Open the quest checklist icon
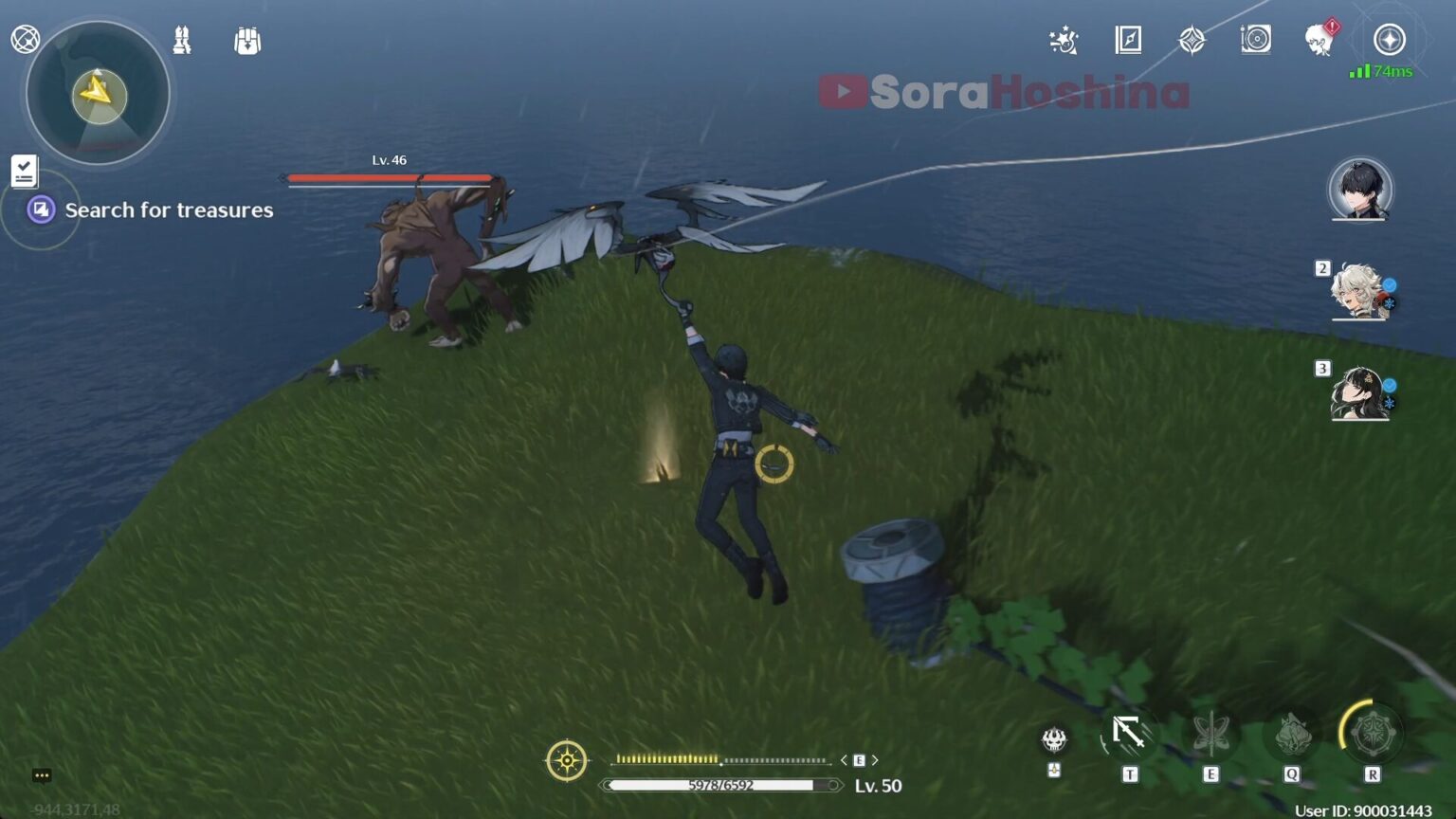 pos(24,171)
